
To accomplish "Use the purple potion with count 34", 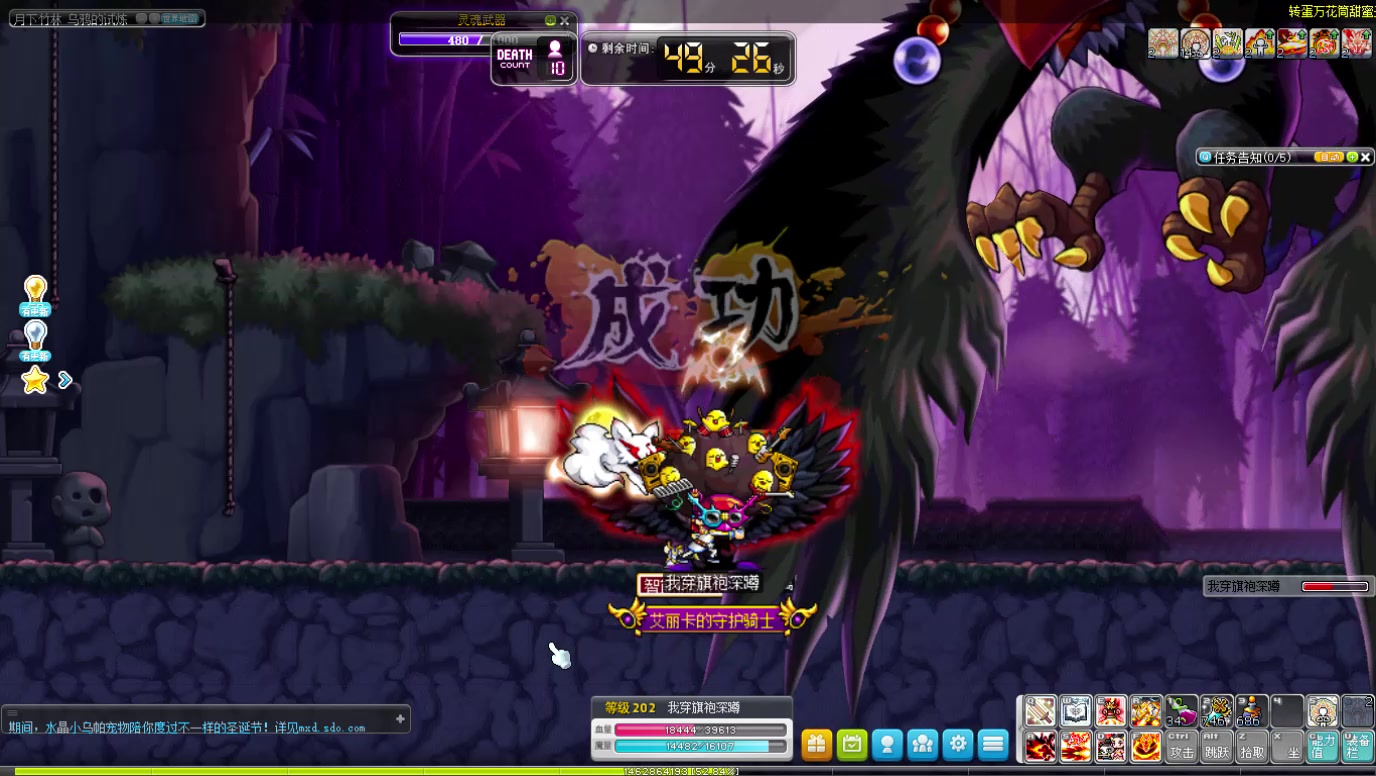I will (x=1181, y=711).
